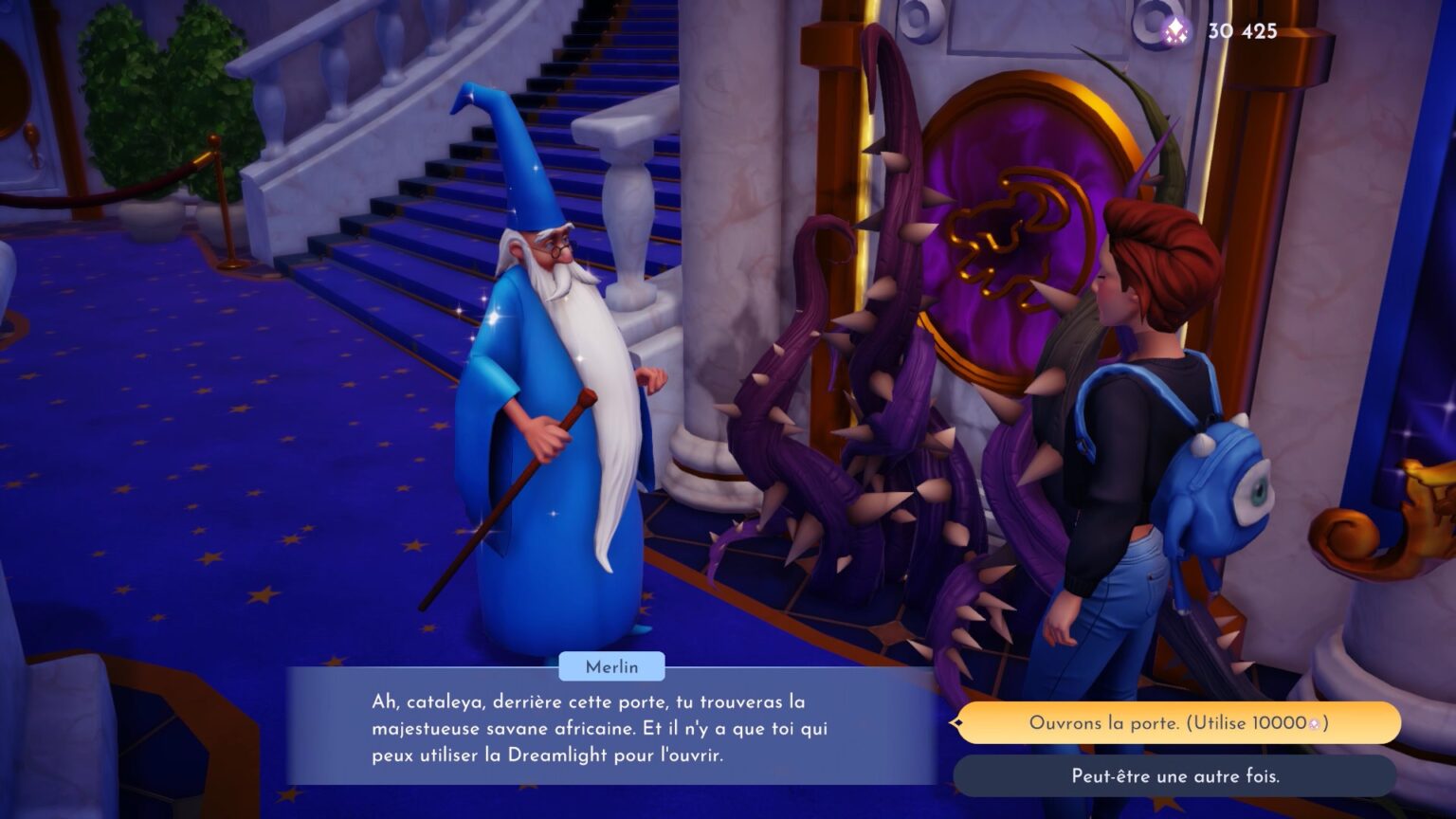Select "Peut-être une autre fois" reply
Image resolution: width=1456 pixels, height=819 pixels.
(x=1174, y=776)
